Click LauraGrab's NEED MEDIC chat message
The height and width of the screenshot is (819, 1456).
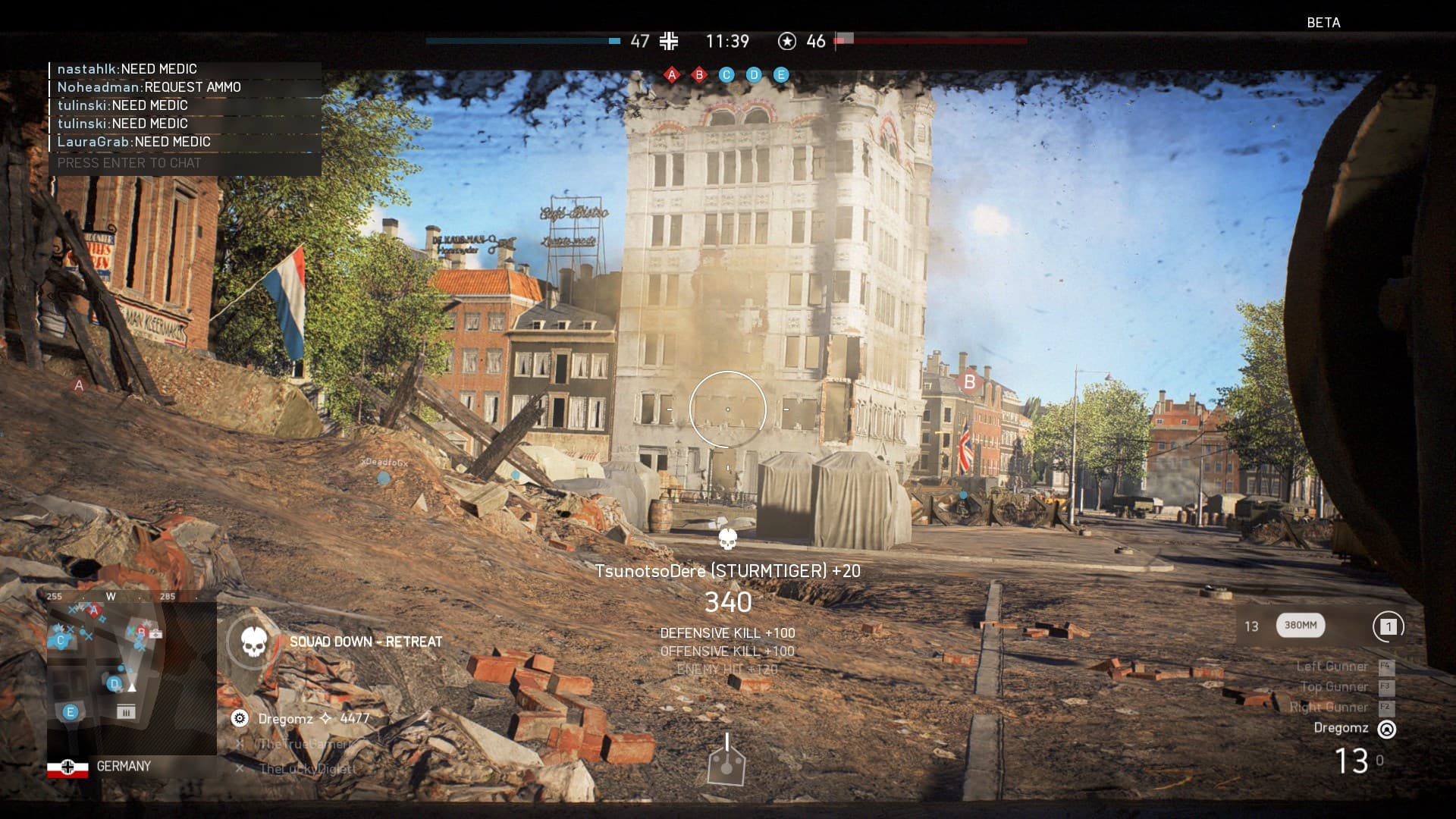tap(134, 142)
